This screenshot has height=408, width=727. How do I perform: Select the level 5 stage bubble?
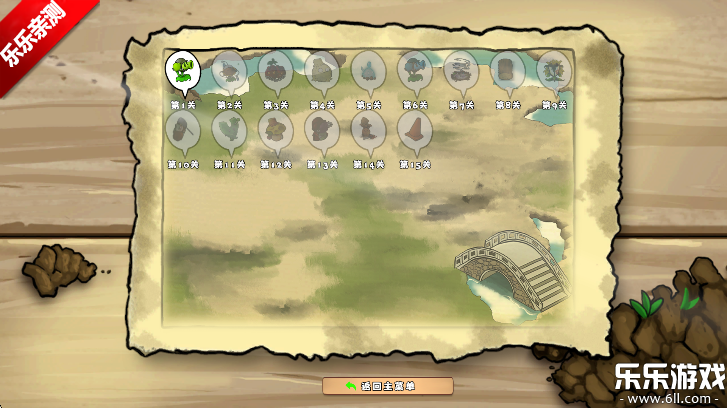coord(368,71)
